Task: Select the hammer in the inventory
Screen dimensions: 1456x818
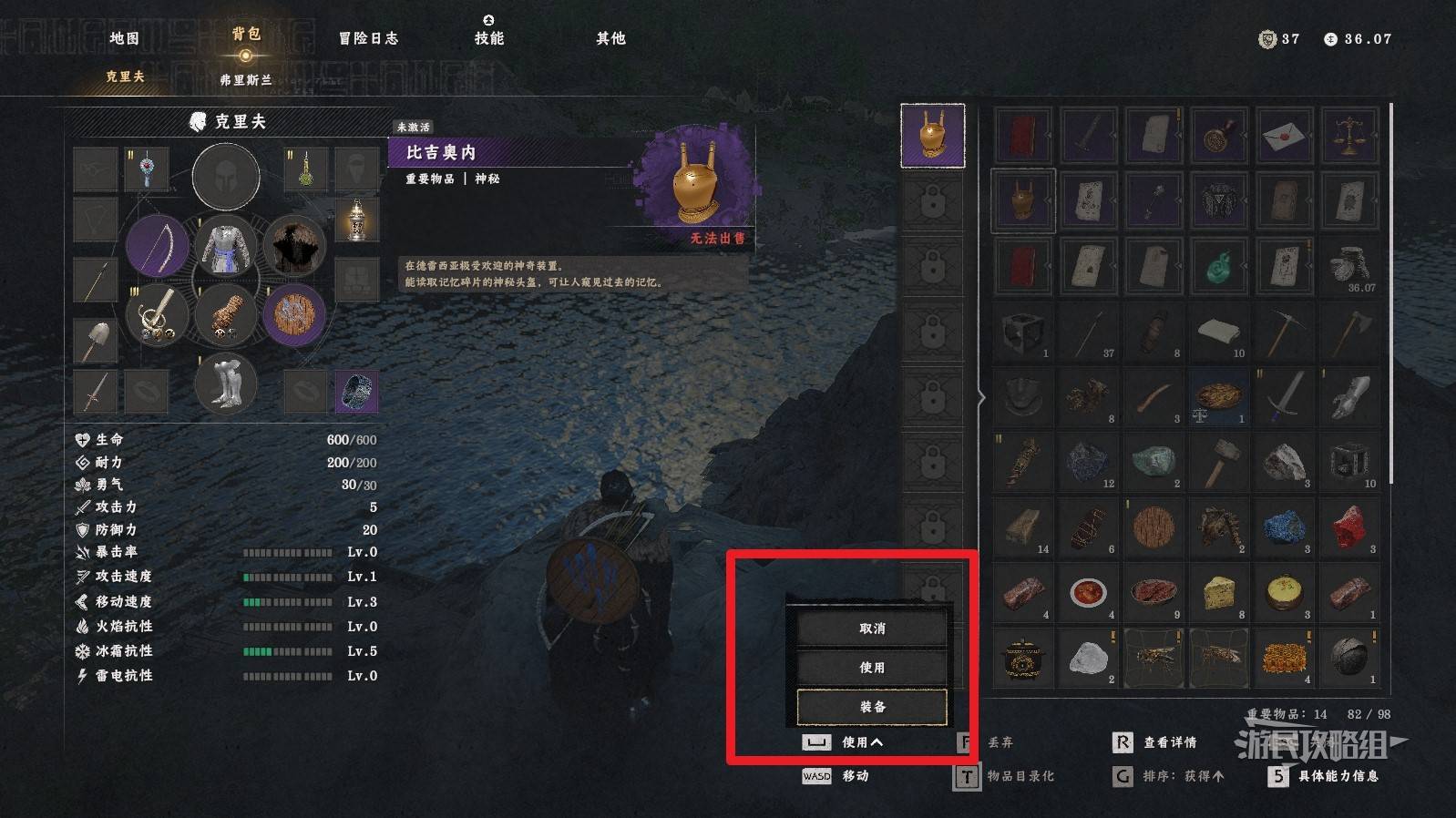Action: pos(1219,462)
